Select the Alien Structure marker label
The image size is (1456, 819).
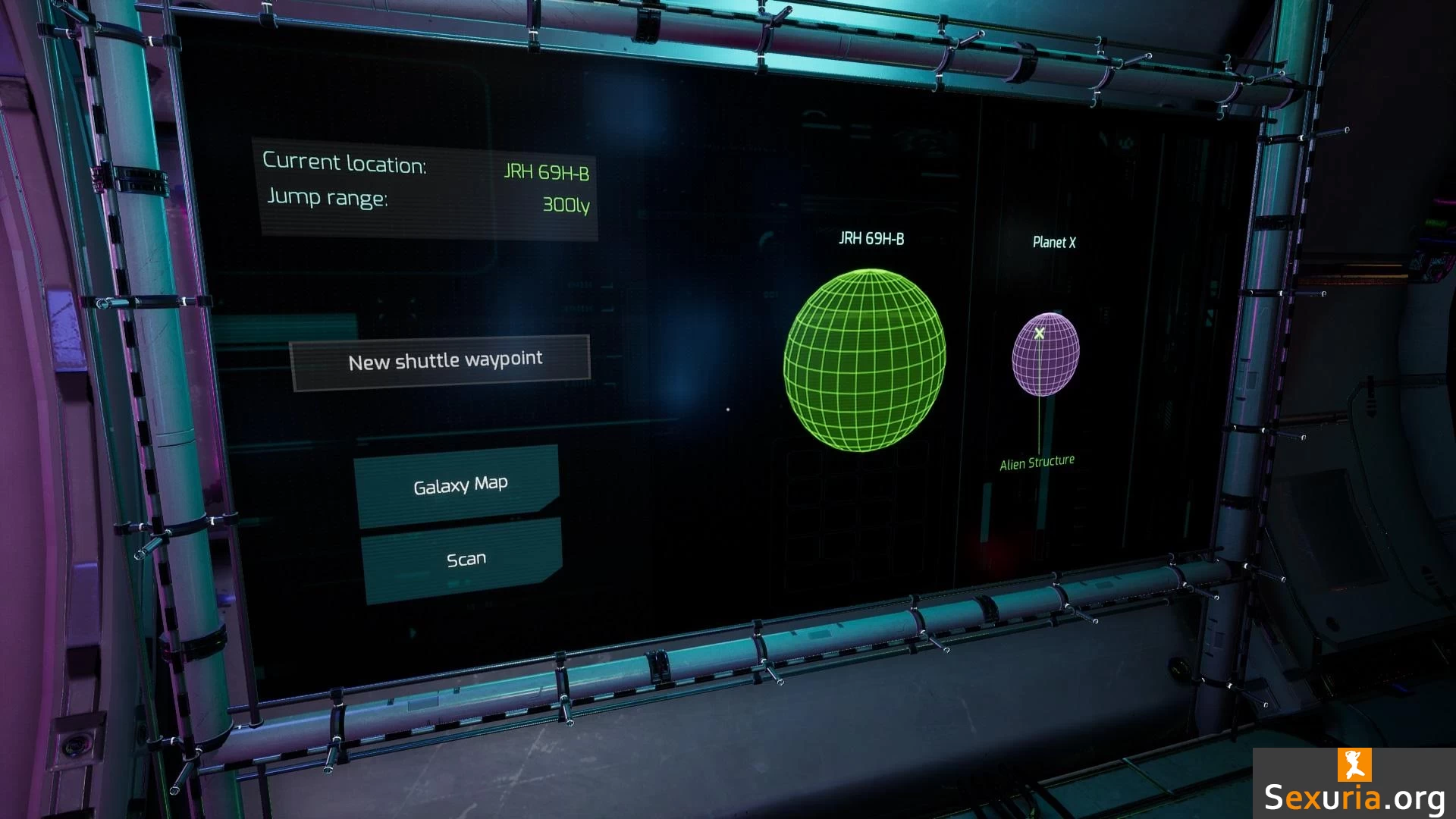1037,463
